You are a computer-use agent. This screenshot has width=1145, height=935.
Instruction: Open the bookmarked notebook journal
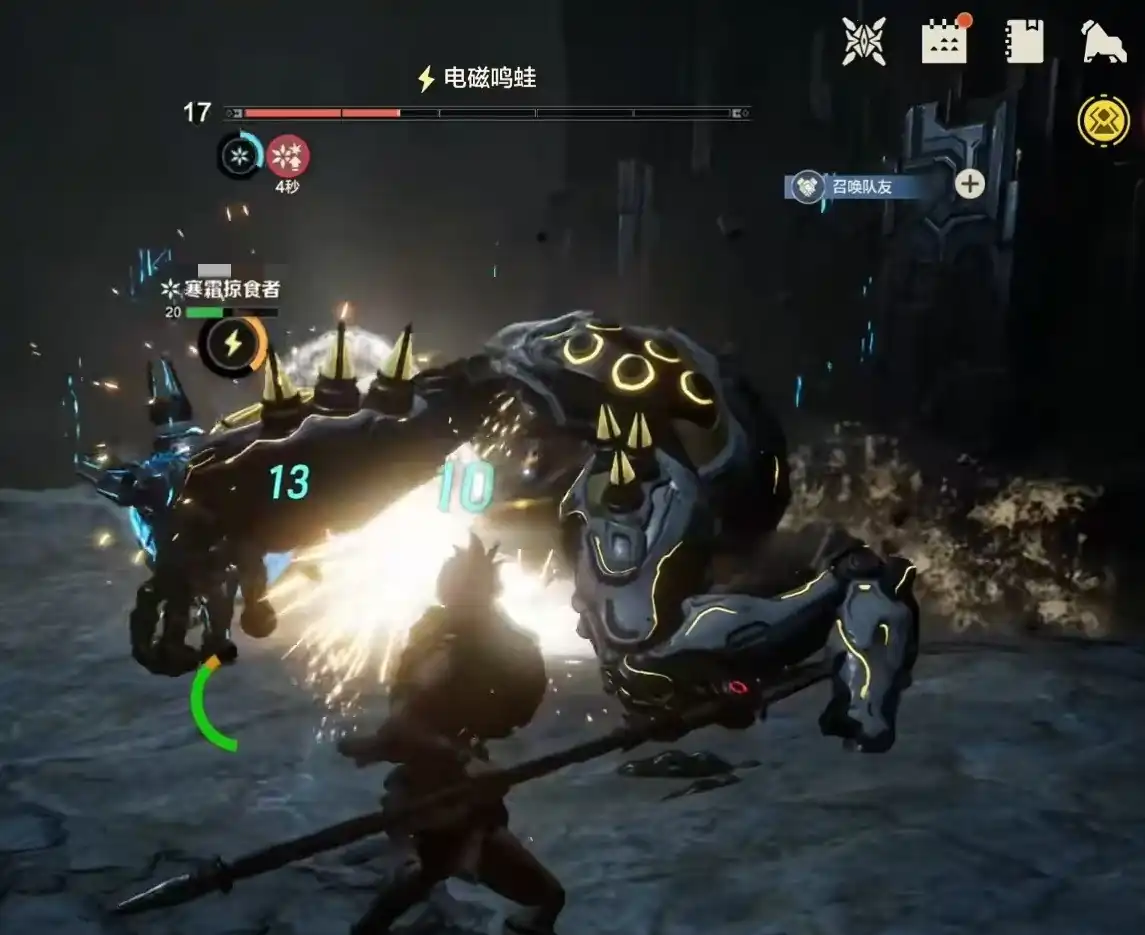coord(1024,42)
